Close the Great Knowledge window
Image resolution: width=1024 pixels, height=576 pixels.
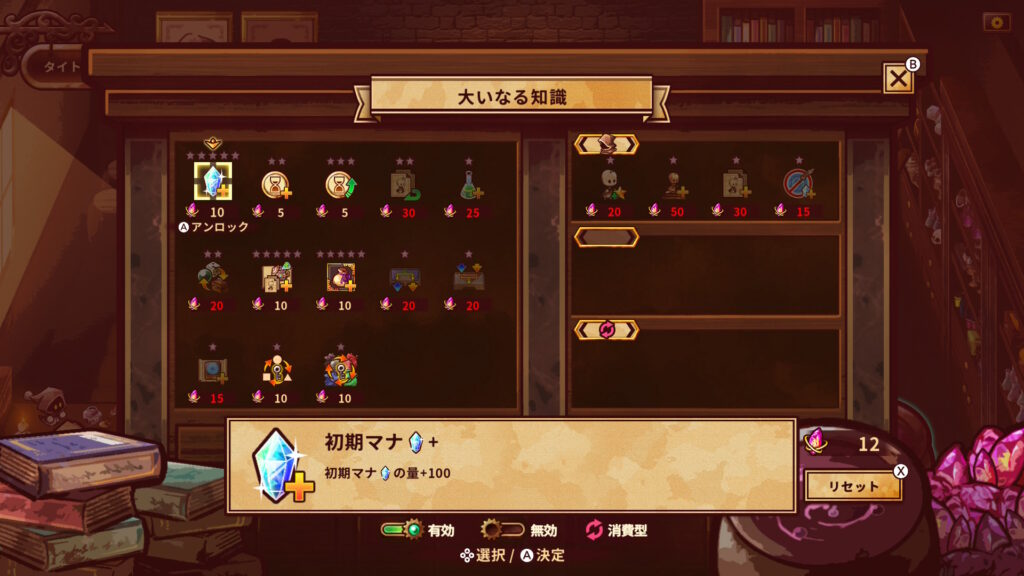898,78
